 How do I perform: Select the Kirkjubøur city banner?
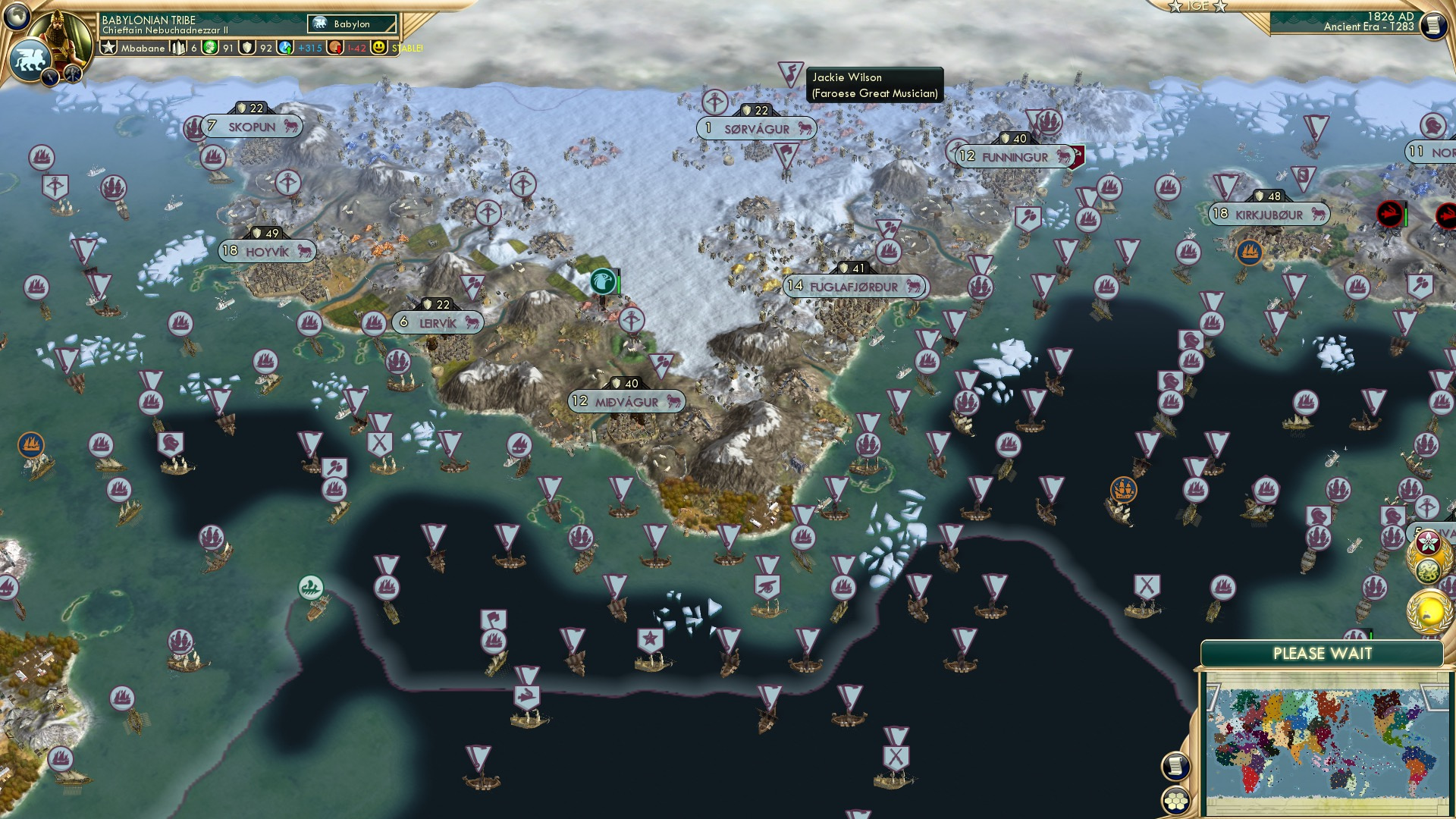1269,215
